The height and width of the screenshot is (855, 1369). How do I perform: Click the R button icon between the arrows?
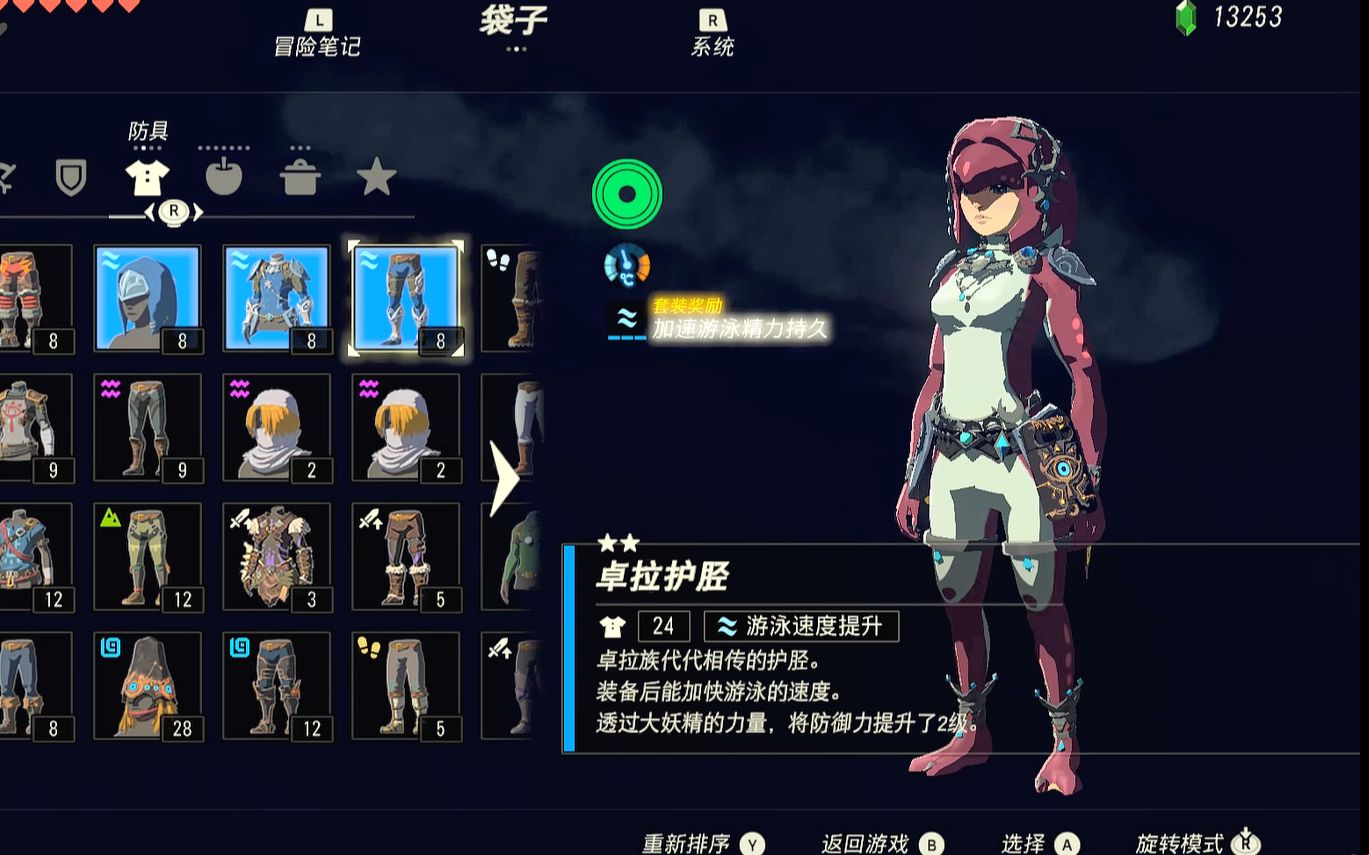pos(174,212)
